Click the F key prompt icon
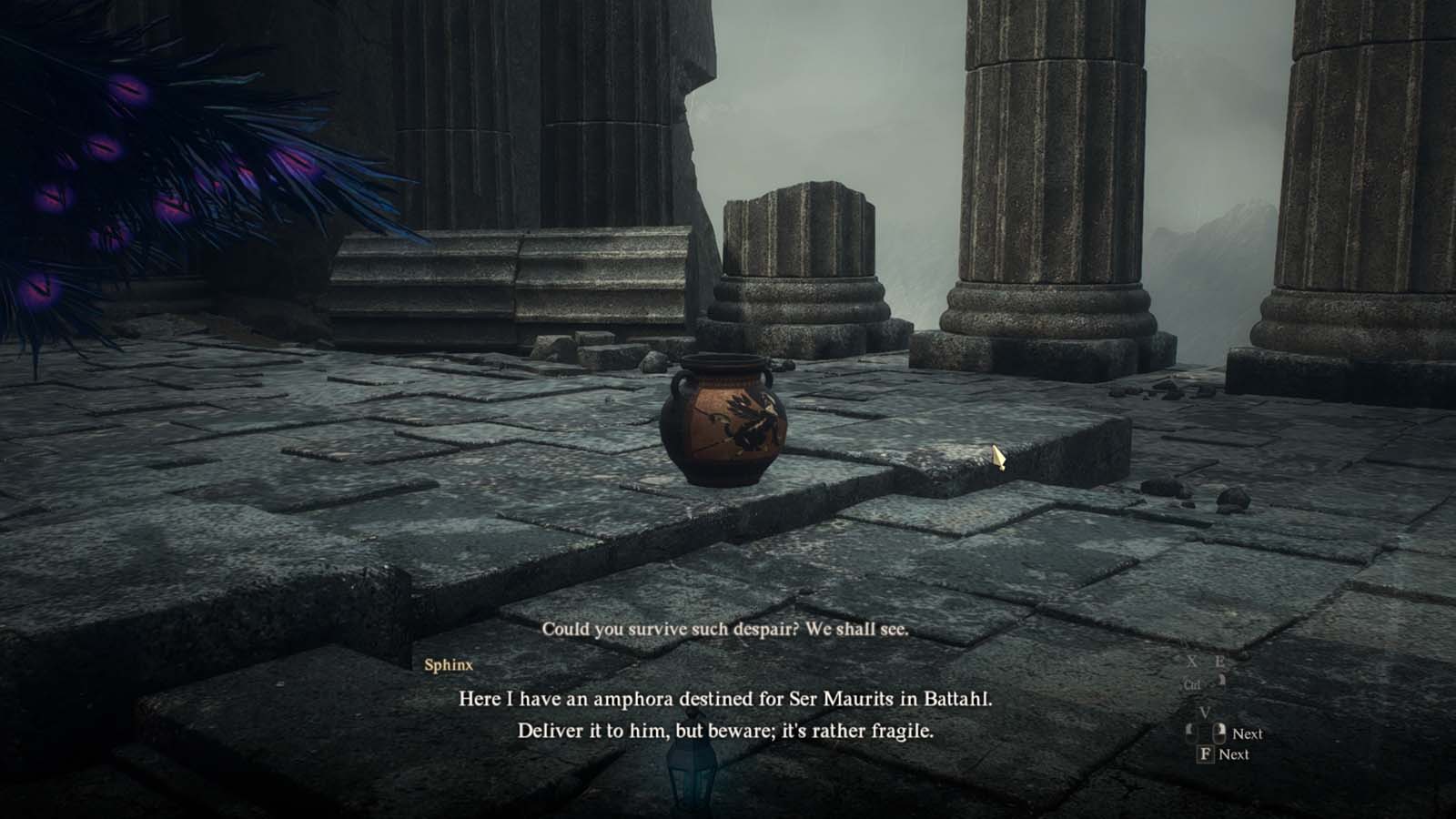The height and width of the screenshot is (819, 1456). (1206, 754)
